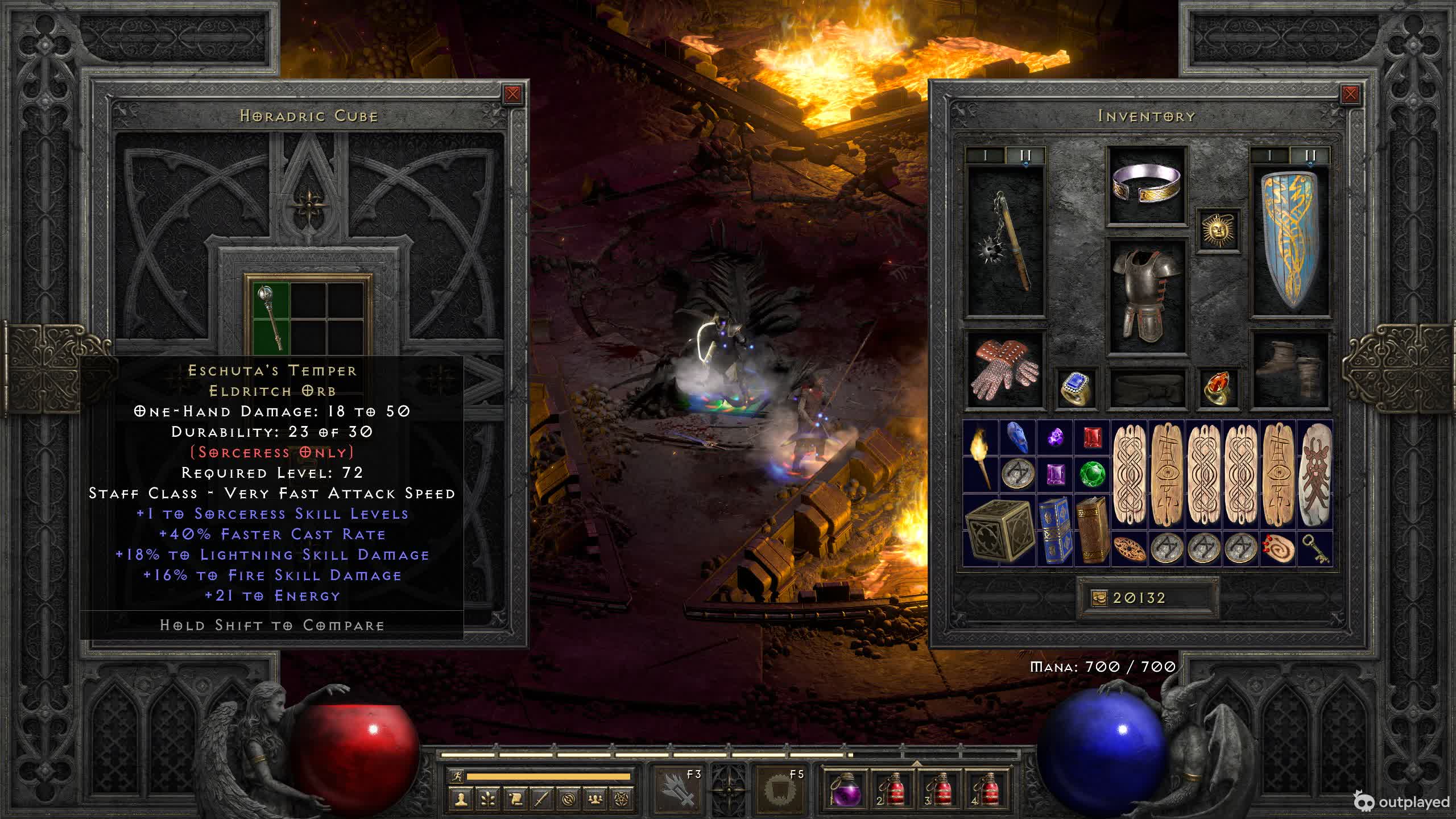Choose the equipped plate body armor
This screenshot has width=1456, height=819.
click(x=1147, y=295)
